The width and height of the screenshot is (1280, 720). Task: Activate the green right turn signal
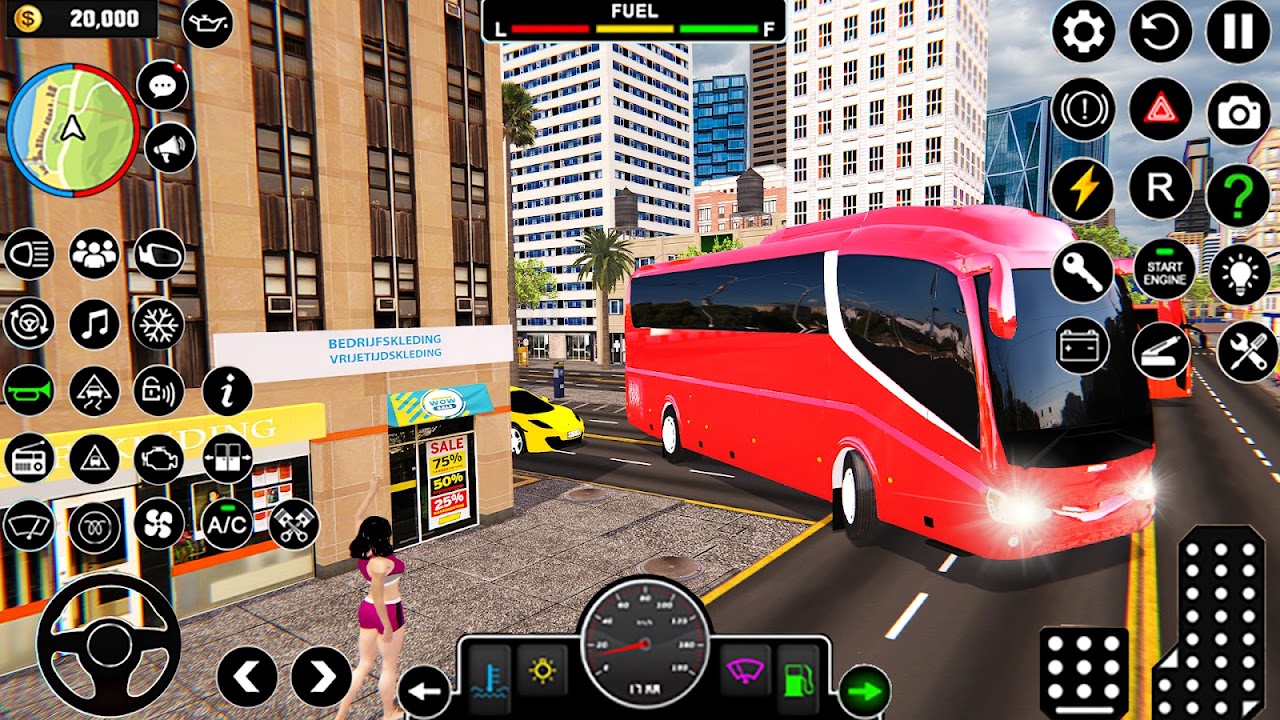tap(865, 691)
